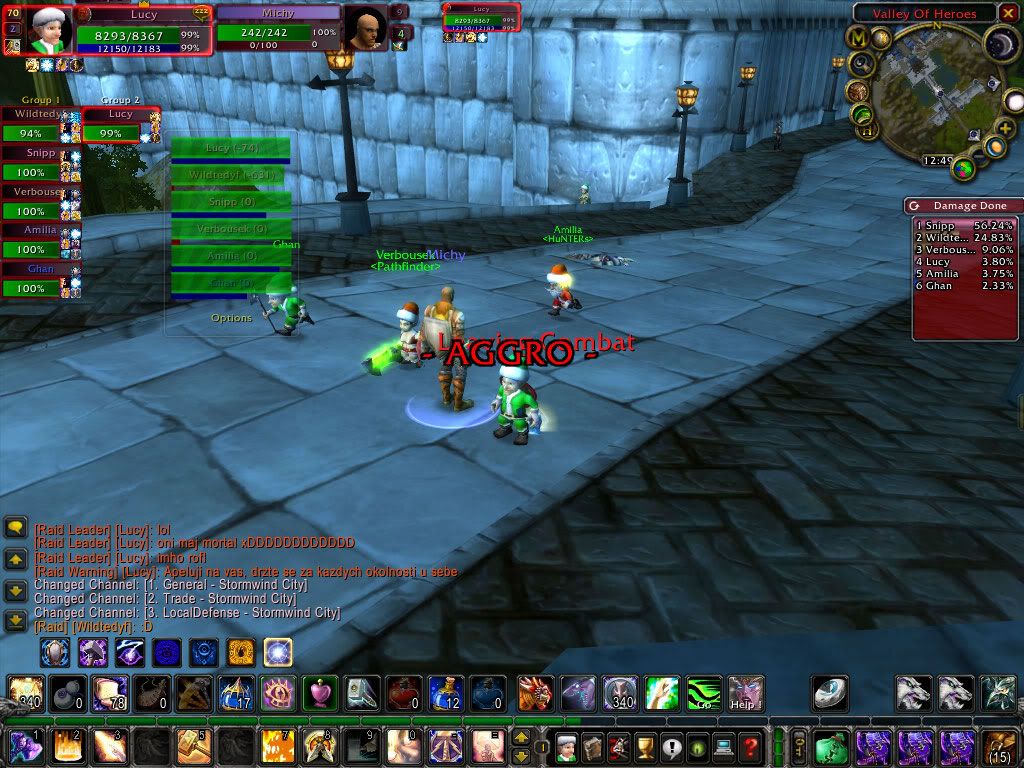Open the character info micro button

tap(566, 746)
